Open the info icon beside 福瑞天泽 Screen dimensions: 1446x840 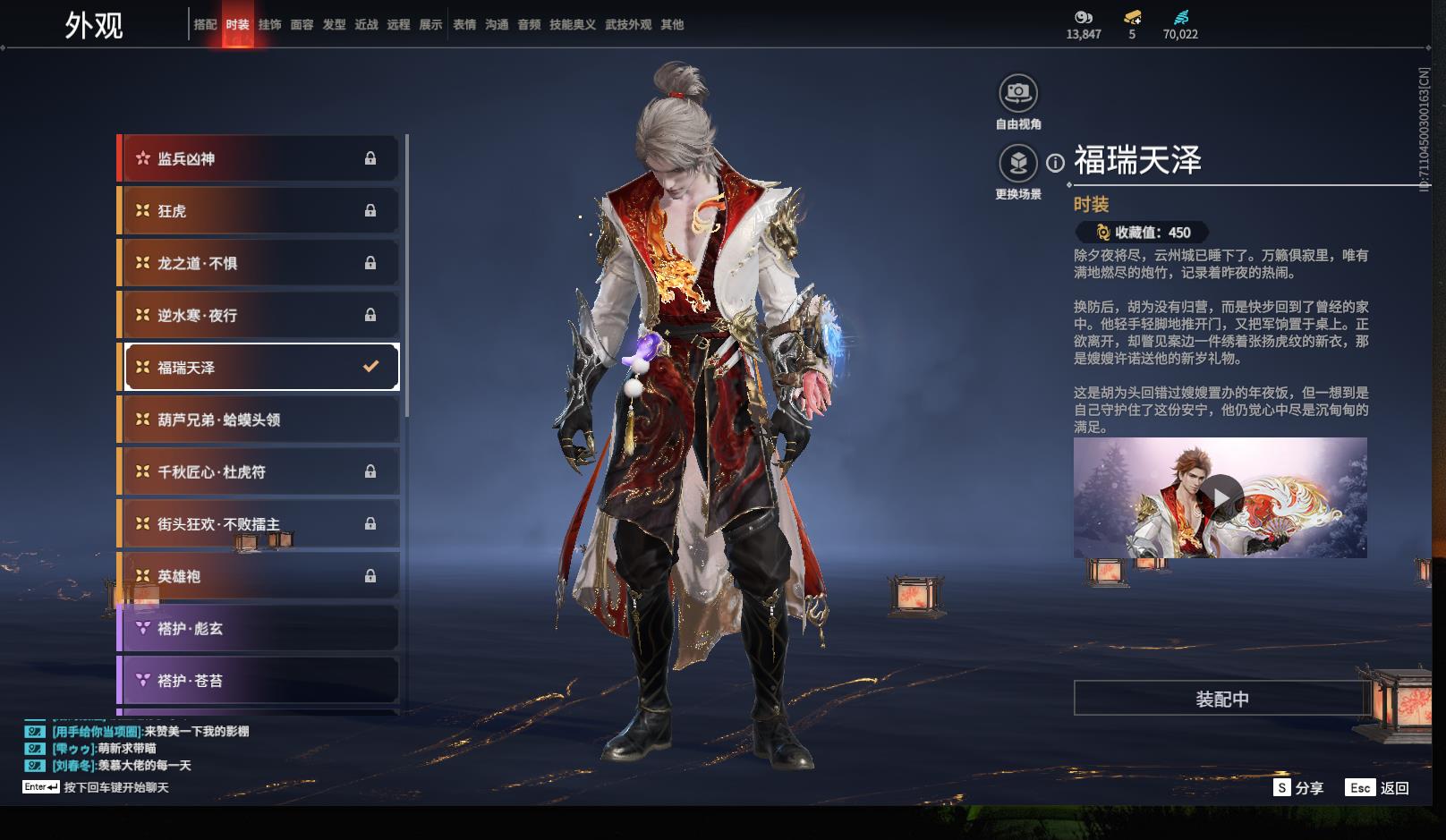pyautogui.click(x=1056, y=163)
